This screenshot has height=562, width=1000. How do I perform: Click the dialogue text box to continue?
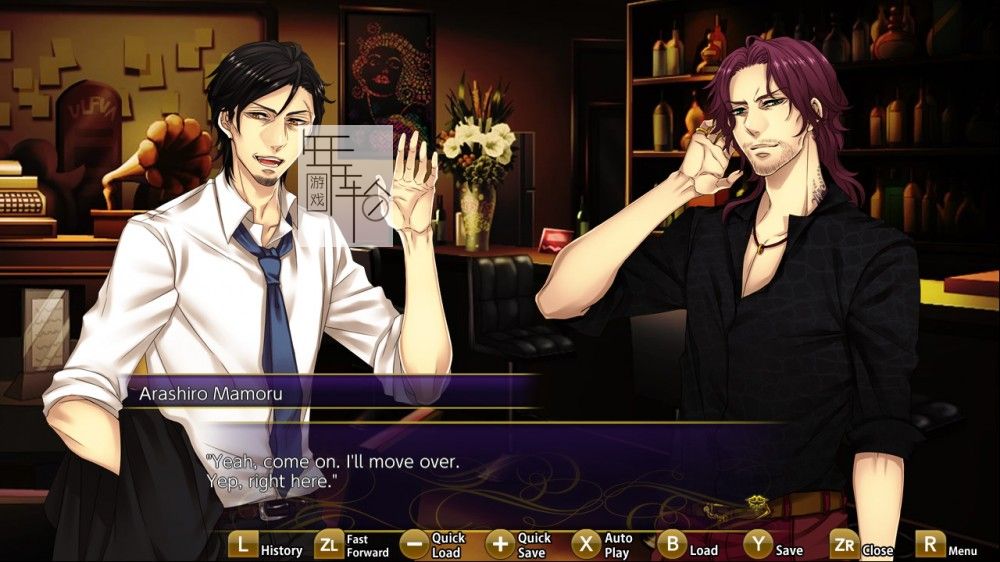500,472
